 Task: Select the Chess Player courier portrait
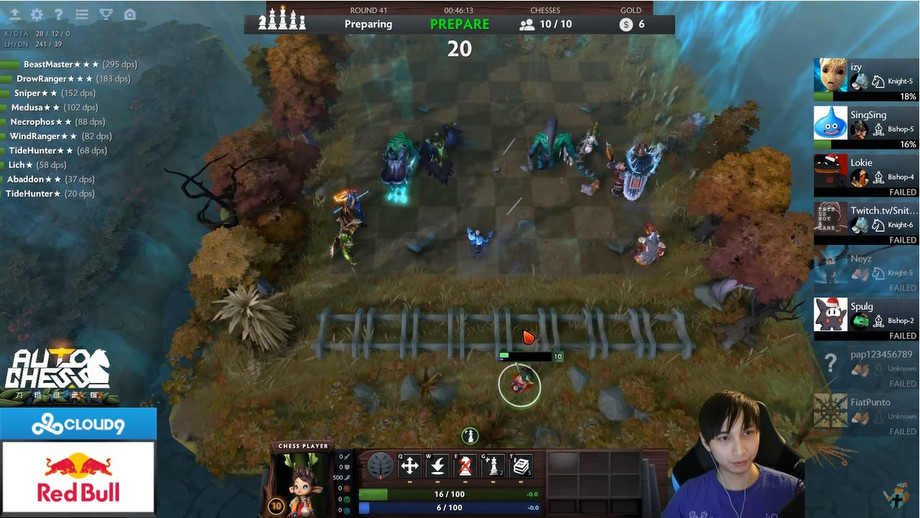pos(301,482)
